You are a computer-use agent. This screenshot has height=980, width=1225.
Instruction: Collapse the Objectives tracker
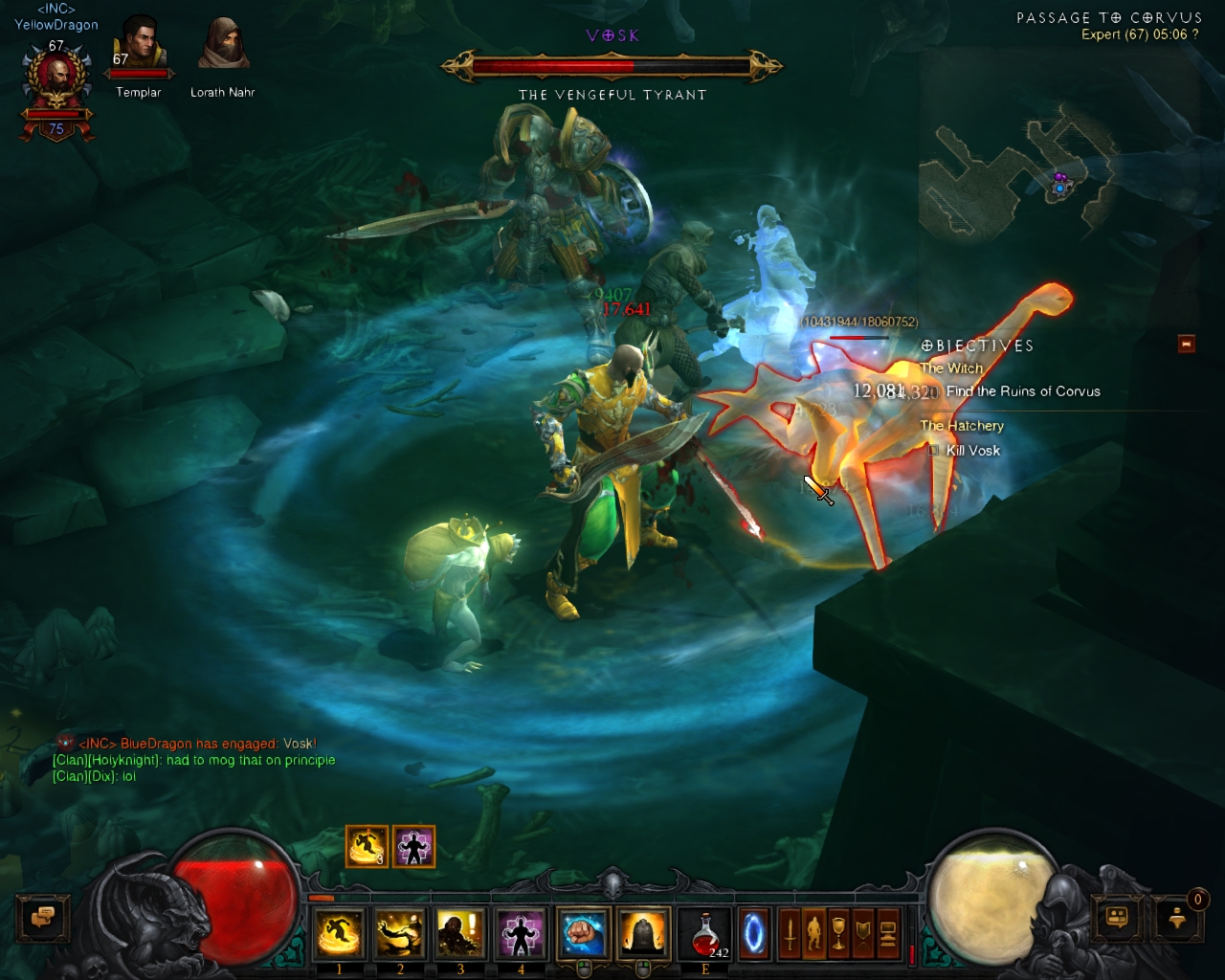[x=1187, y=344]
